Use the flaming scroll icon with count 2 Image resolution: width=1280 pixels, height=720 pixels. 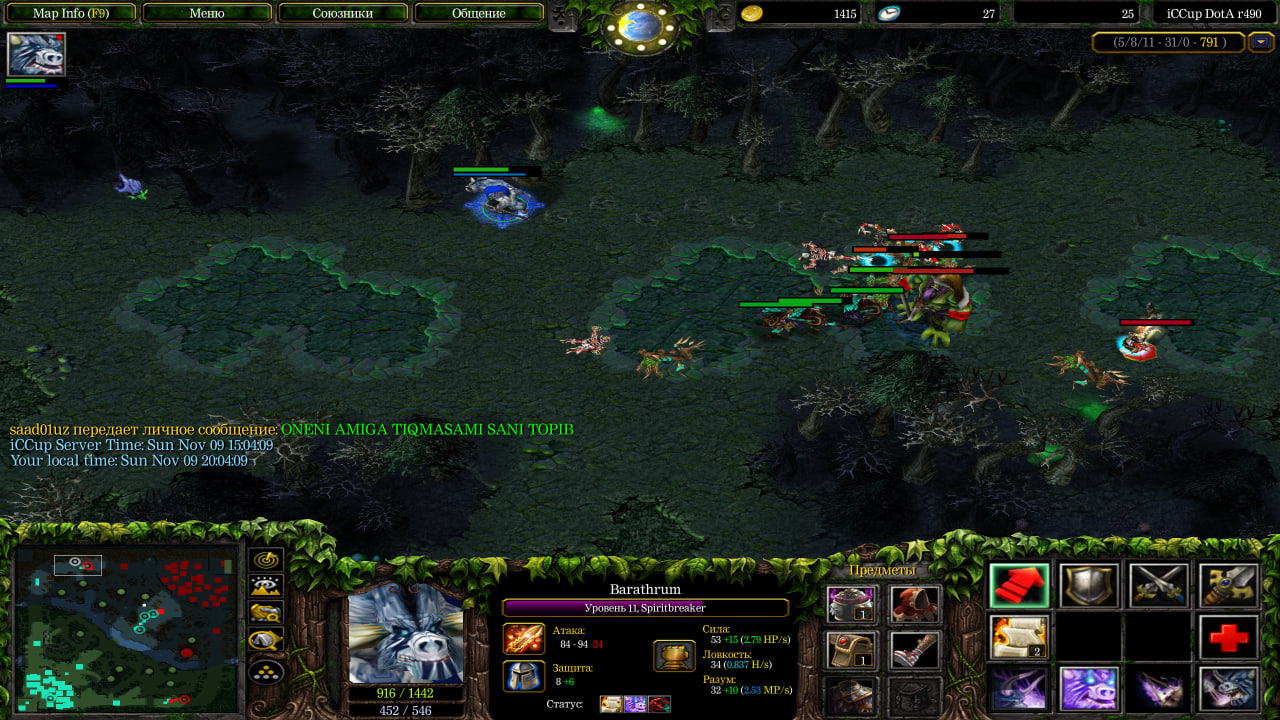pos(1019,638)
